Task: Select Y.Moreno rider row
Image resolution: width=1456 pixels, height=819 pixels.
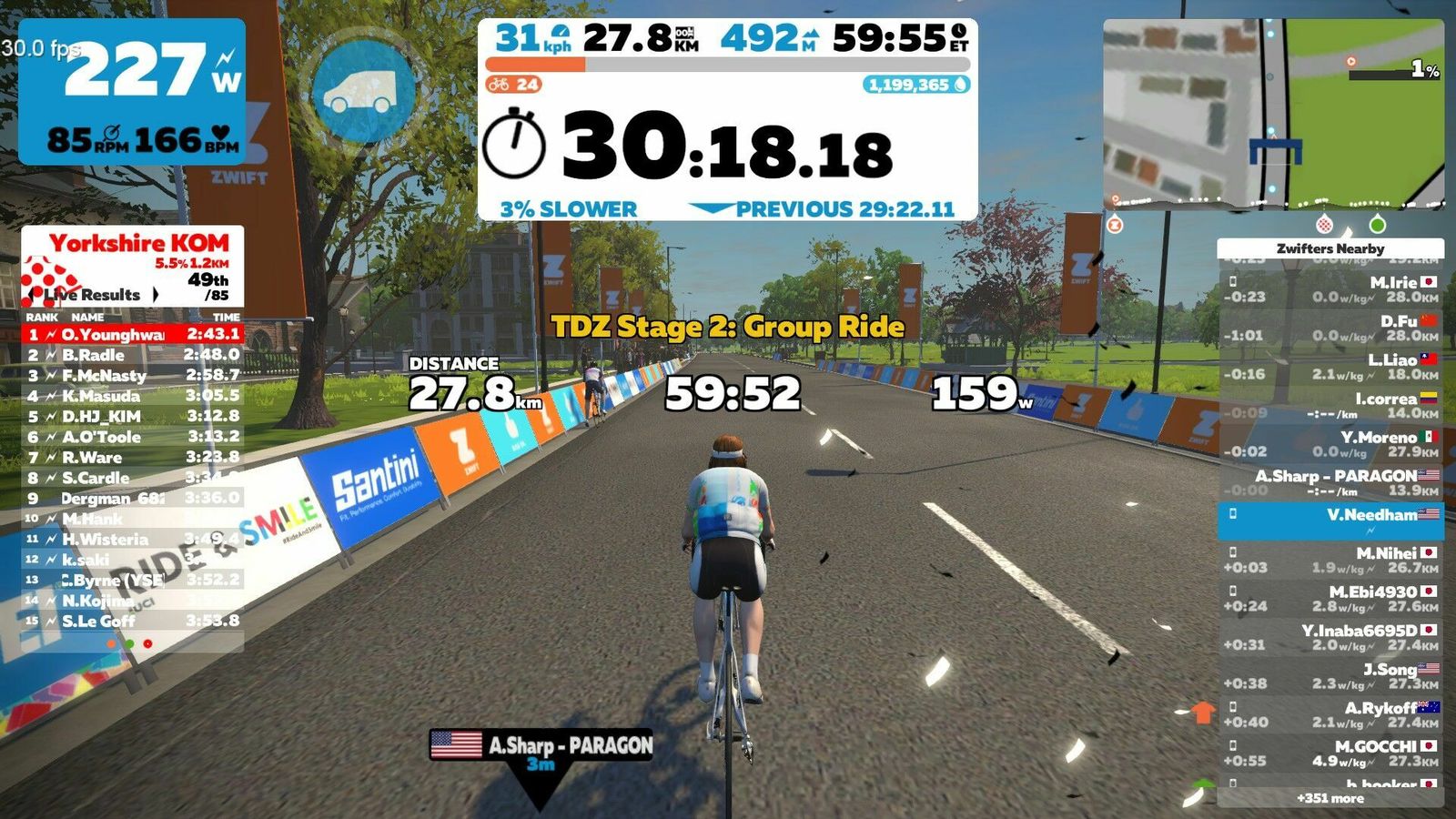Action: coord(1330,444)
